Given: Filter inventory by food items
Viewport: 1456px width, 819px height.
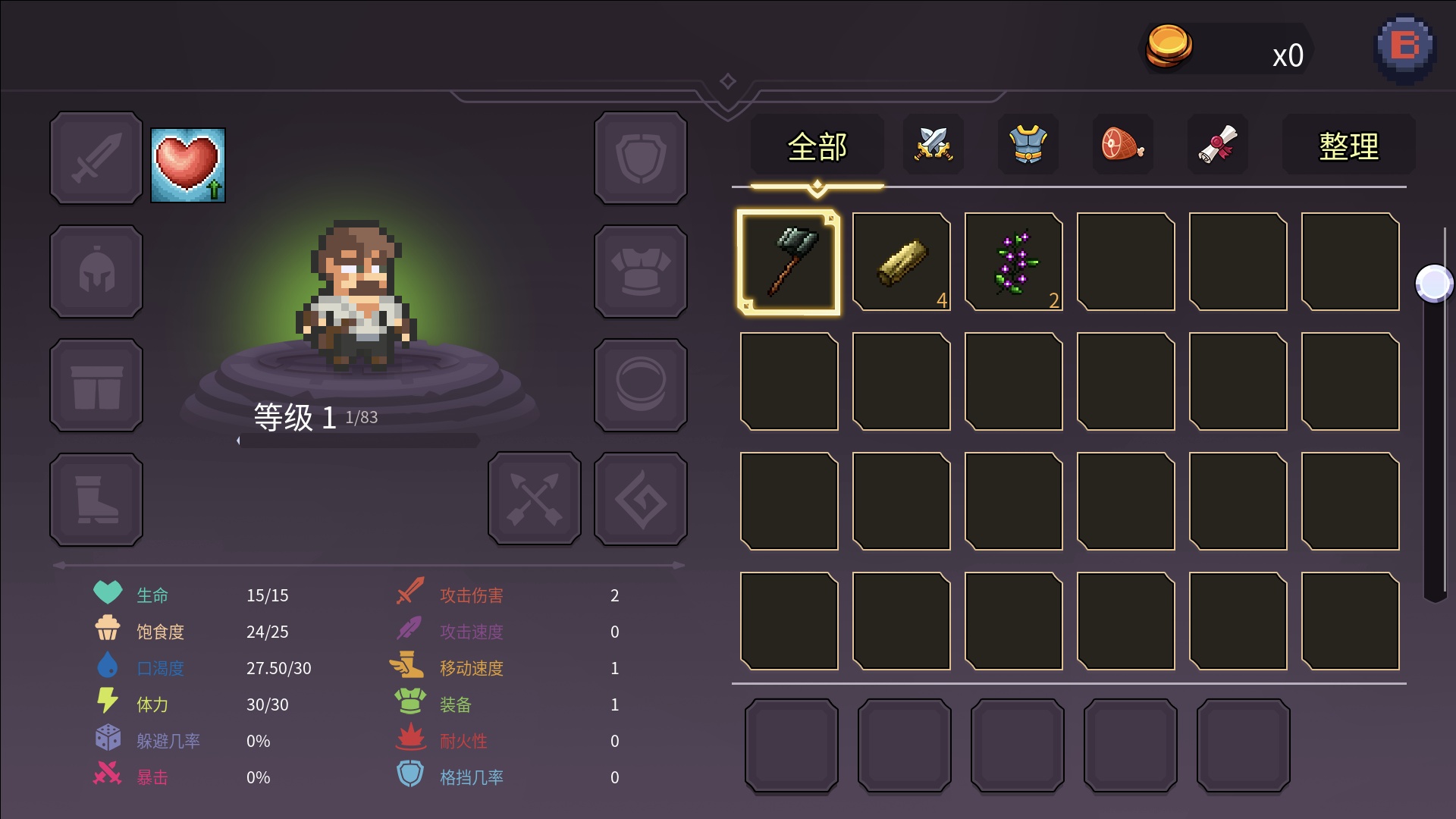Looking at the screenshot, I should click(x=1123, y=144).
